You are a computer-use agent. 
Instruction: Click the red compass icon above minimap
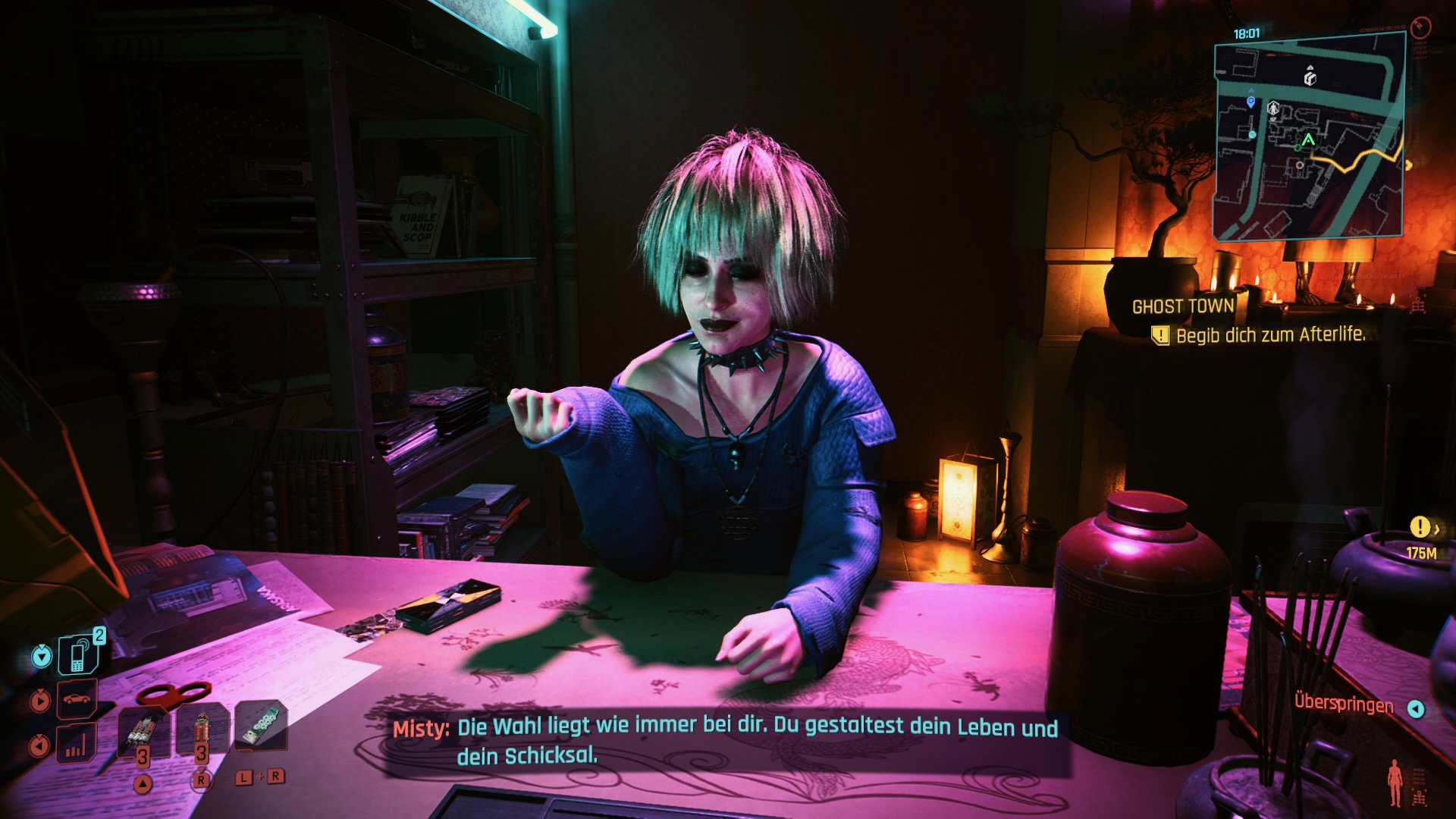pos(1420,28)
